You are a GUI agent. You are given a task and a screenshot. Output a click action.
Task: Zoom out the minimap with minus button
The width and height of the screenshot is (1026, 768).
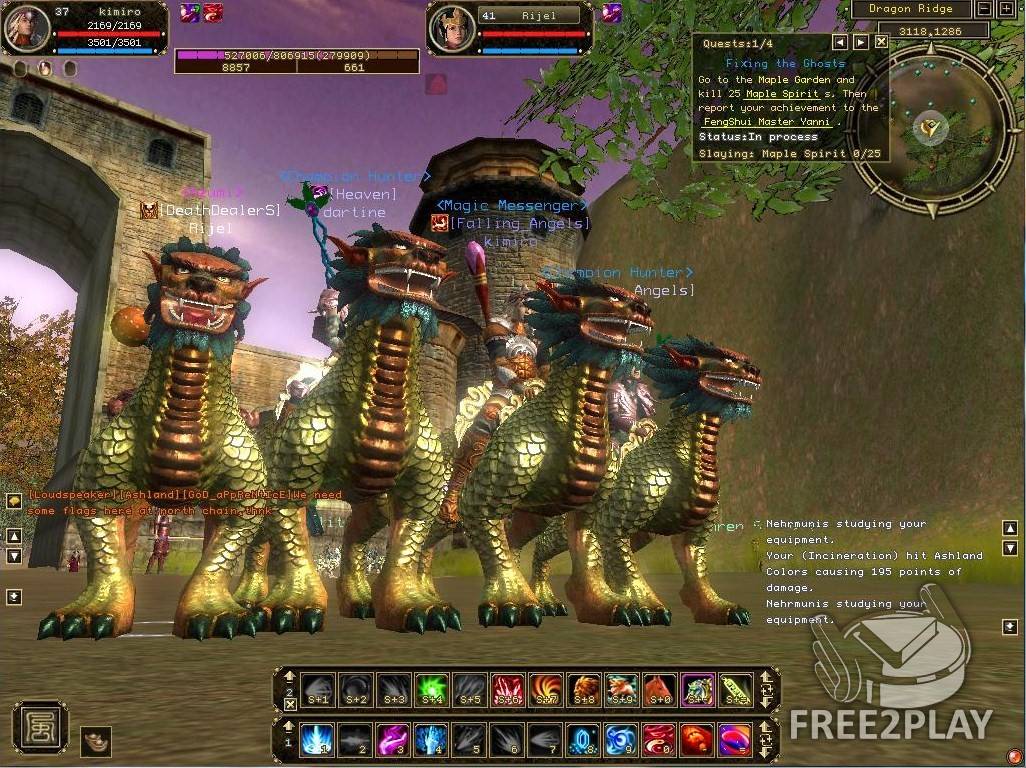(984, 9)
